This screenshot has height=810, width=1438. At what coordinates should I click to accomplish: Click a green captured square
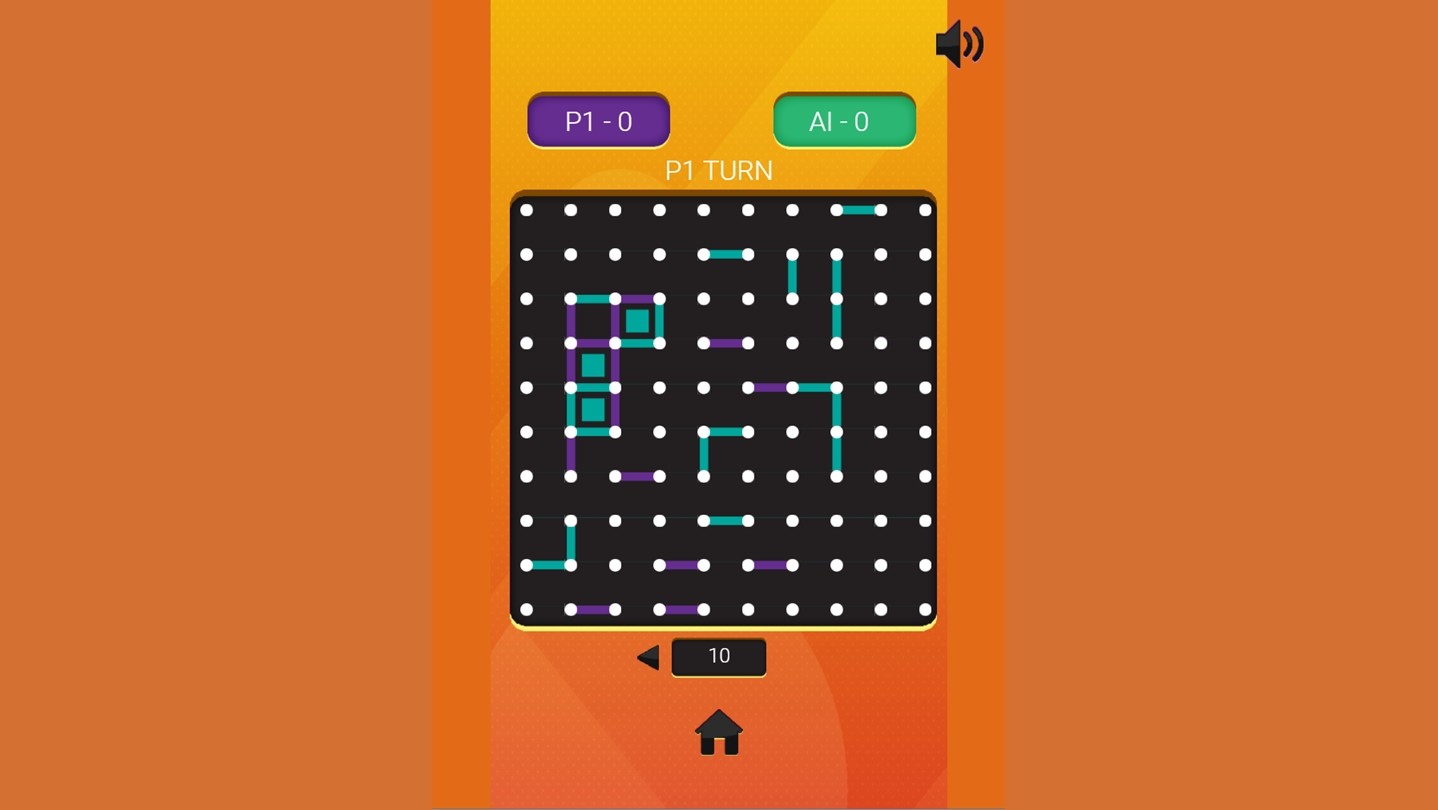[x=591, y=364]
